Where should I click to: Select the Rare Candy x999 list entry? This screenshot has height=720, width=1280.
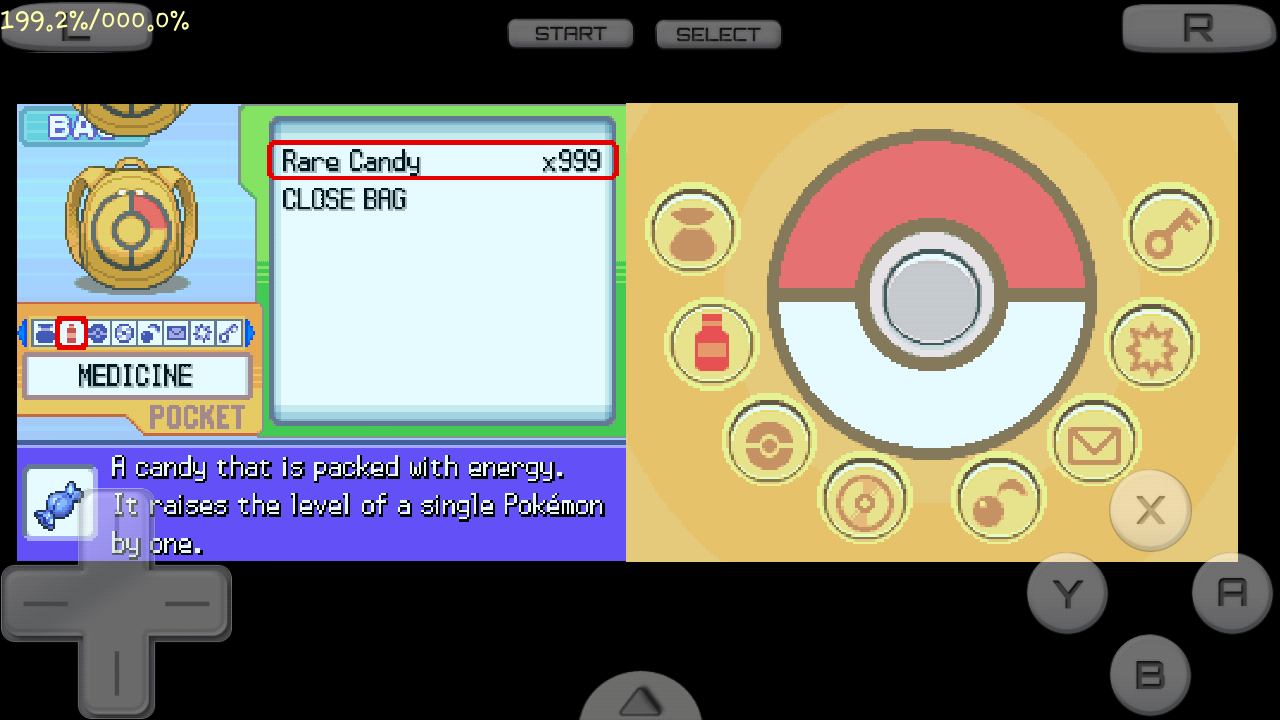(x=443, y=161)
